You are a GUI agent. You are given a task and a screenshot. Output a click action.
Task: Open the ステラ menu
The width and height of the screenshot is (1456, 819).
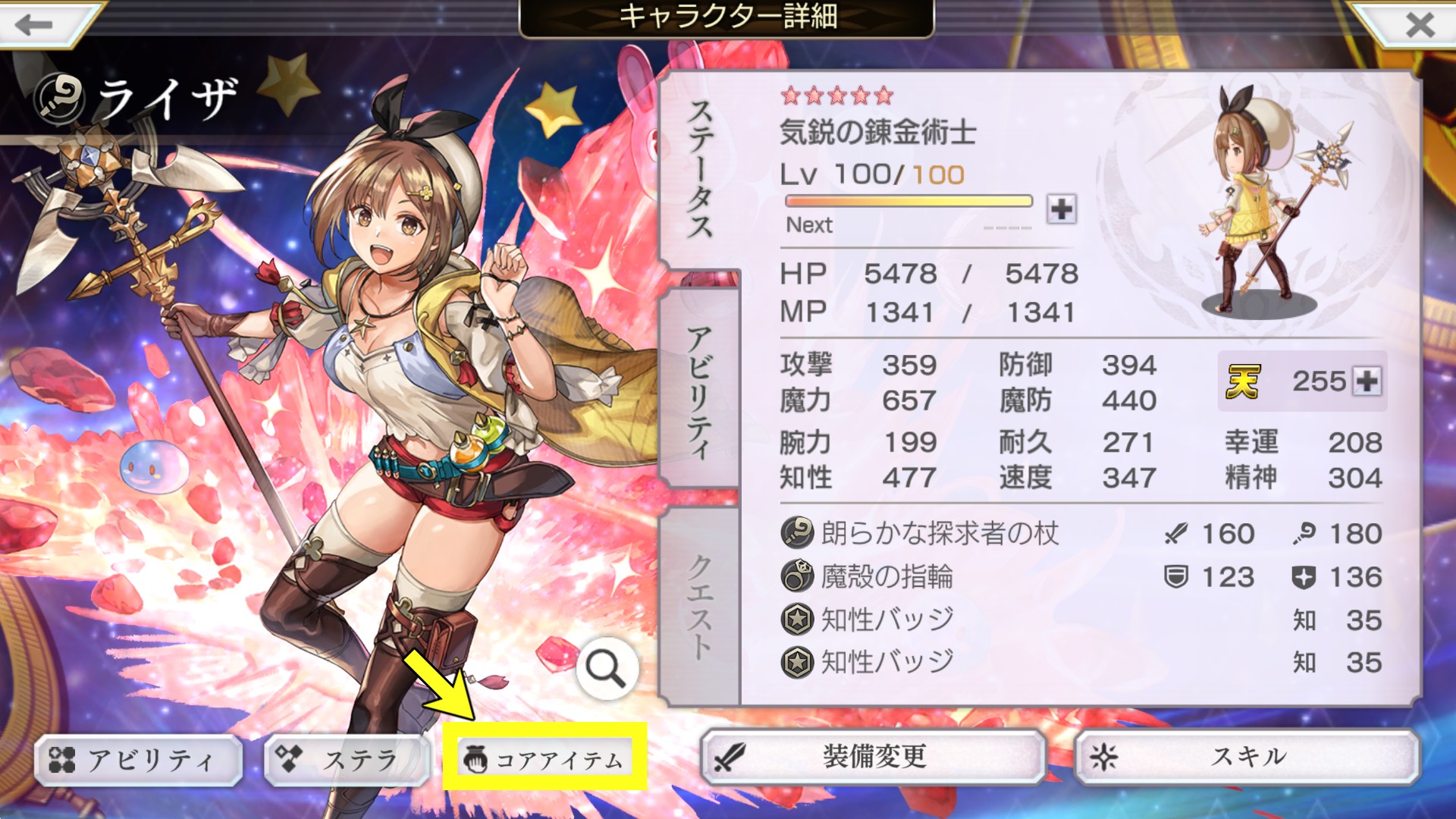pos(347,759)
